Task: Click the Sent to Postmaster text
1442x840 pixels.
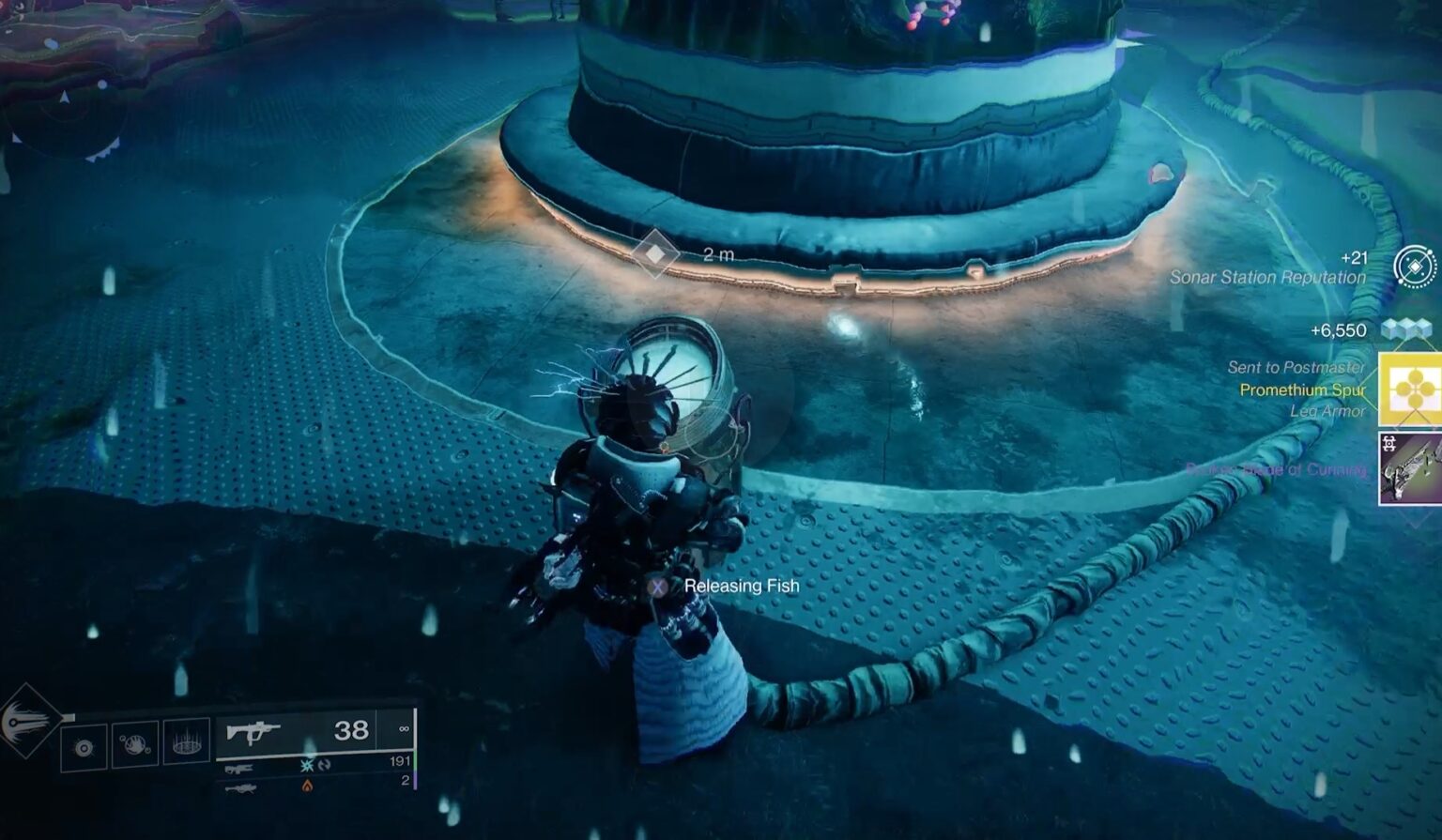Action: [1297, 367]
